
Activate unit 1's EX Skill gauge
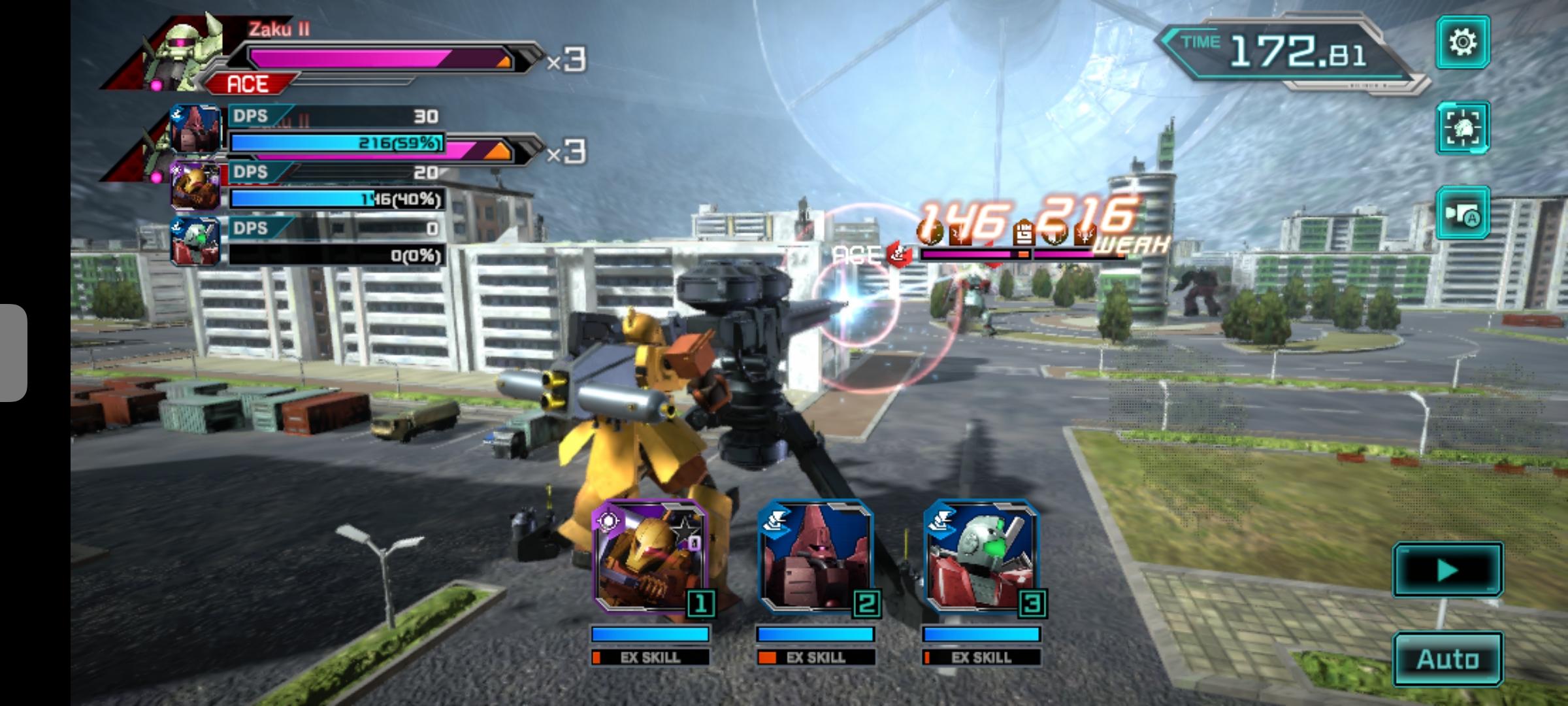pos(651,657)
